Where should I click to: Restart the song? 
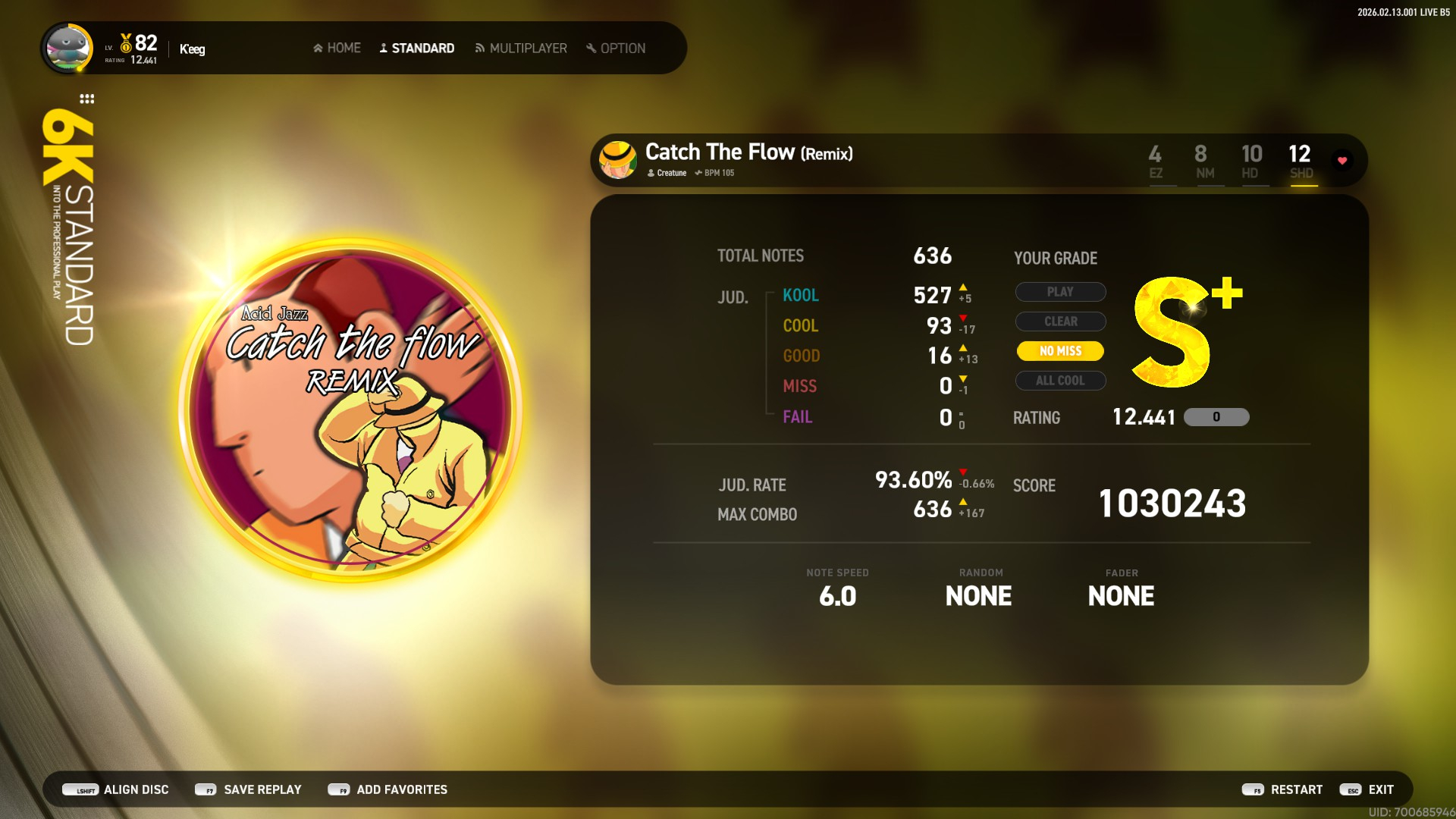tap(1282, 789)
